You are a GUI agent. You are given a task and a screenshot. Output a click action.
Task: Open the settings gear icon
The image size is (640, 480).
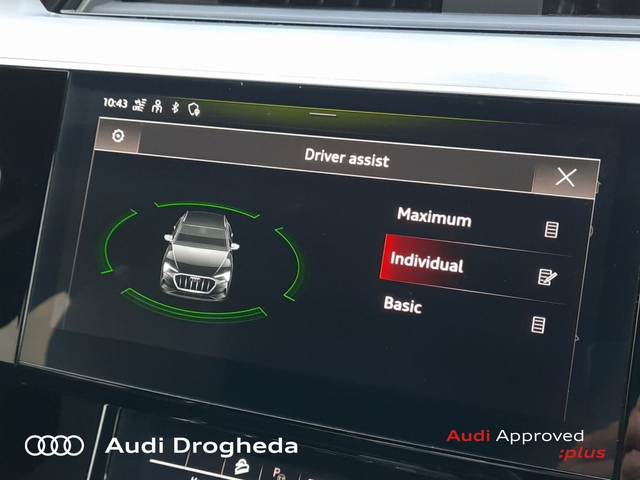tap(118, 137)
